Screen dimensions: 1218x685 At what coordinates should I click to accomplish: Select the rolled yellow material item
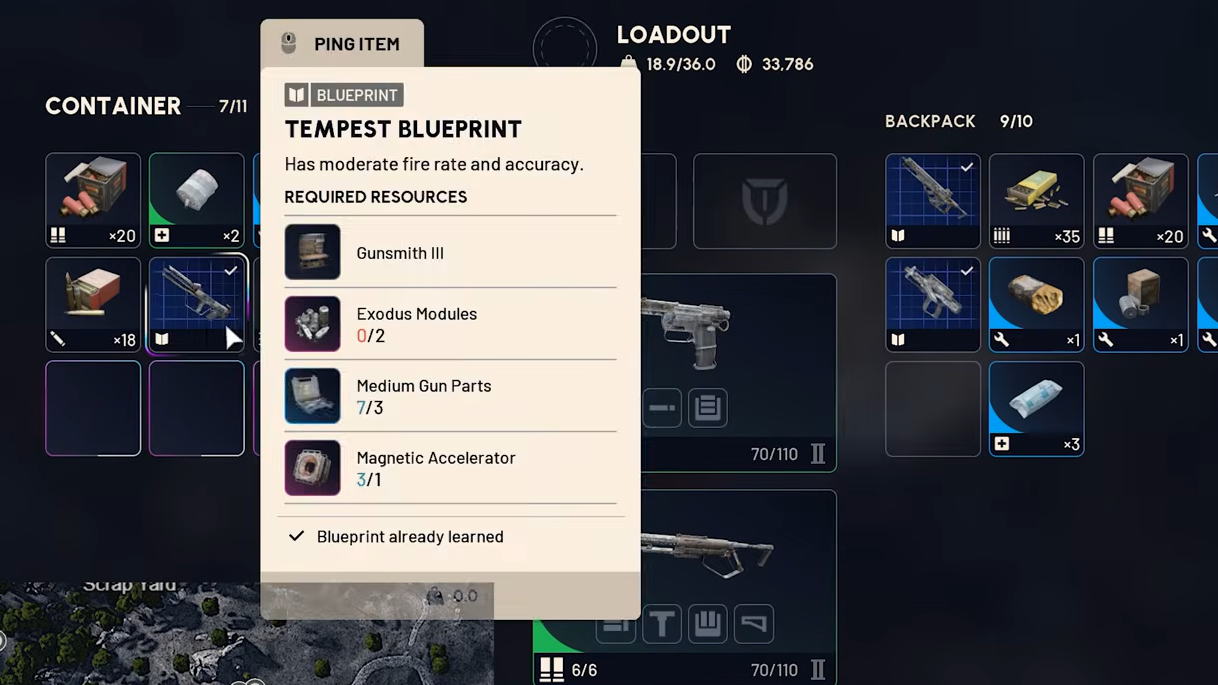tap(1036, 304)
